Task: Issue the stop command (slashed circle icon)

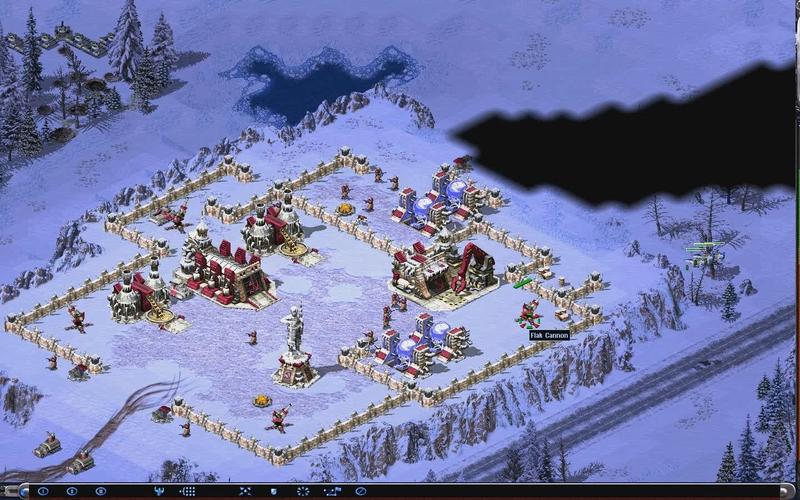Action: click(x=360, y=491)
